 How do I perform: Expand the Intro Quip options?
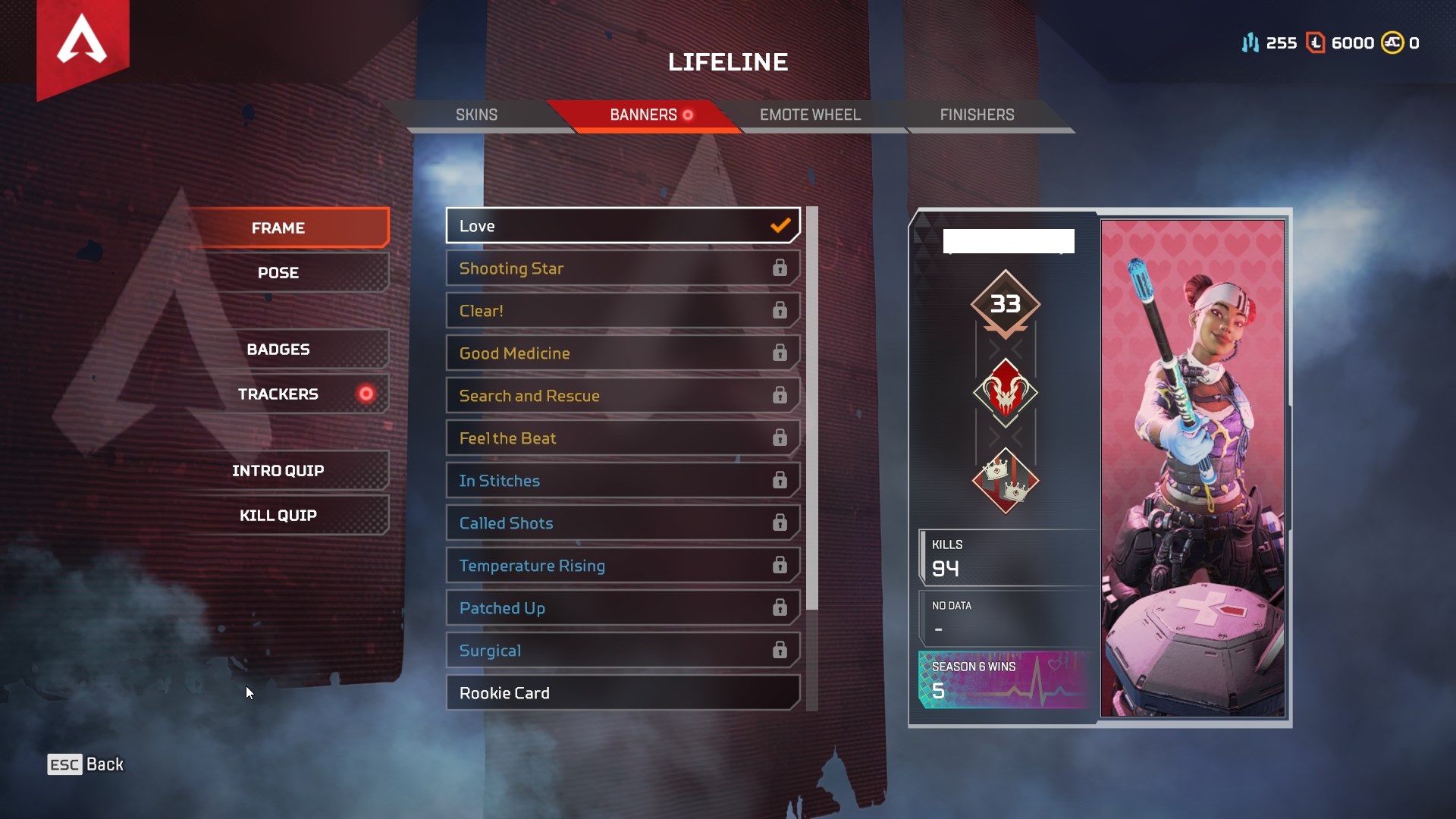278,470
